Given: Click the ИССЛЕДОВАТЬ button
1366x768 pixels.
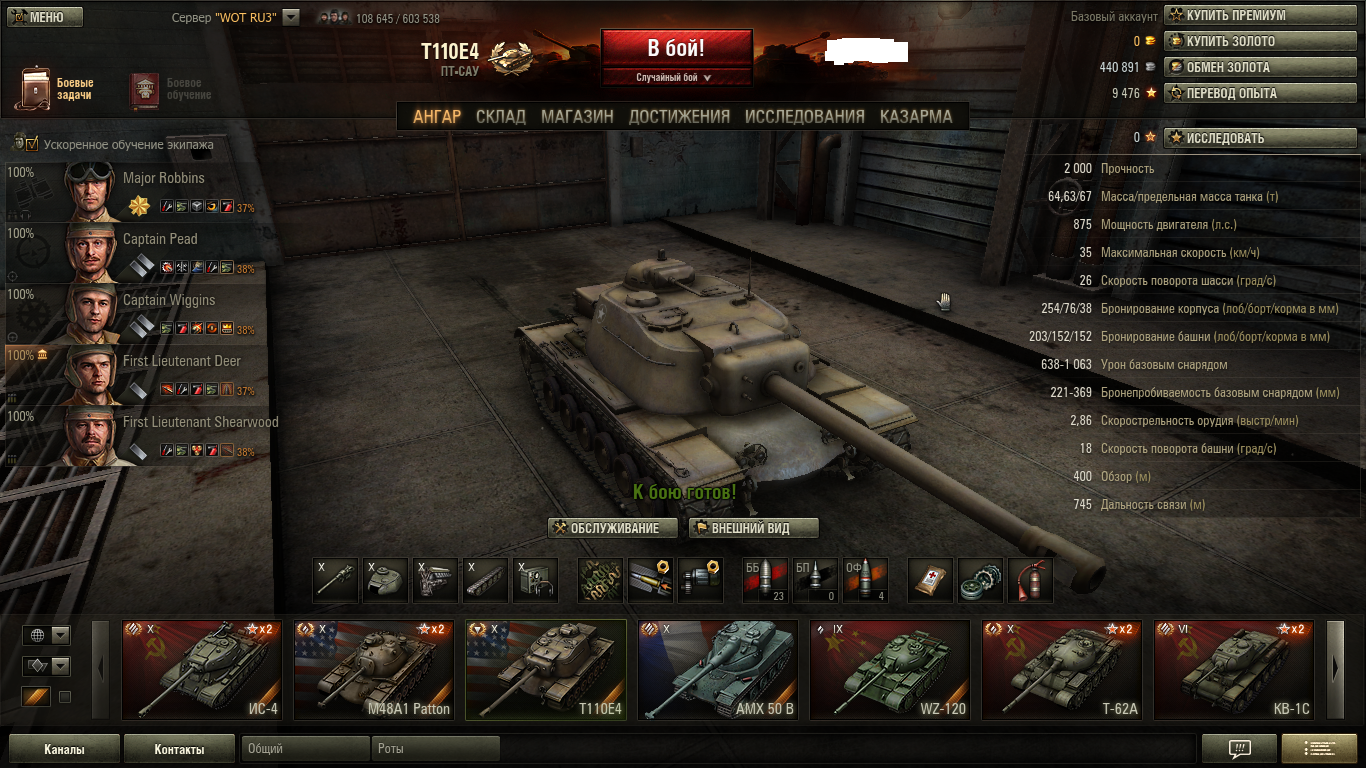Looking at the screenshot, I should [x=1259, y=138].
